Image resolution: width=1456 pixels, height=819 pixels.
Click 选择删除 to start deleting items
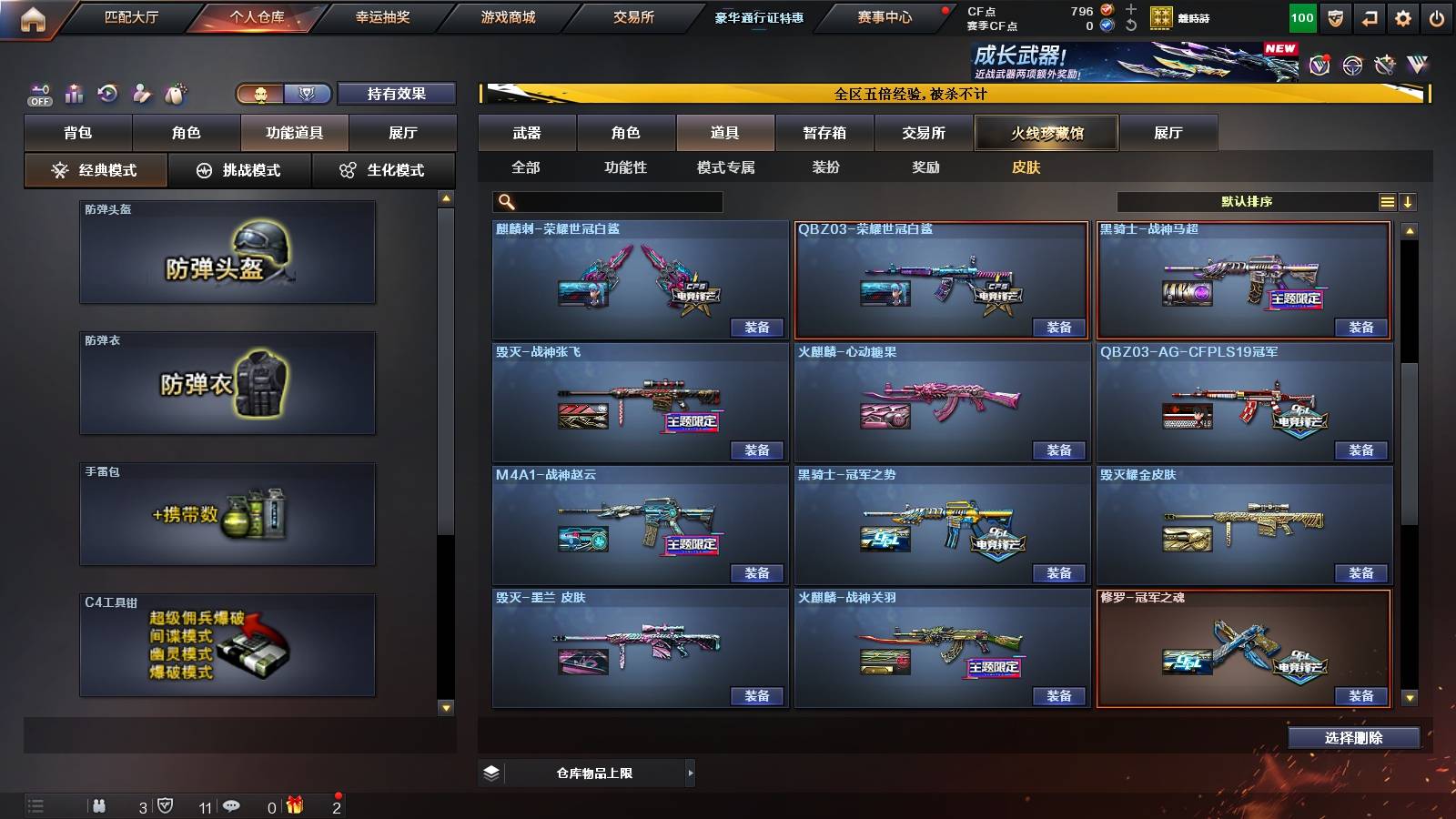[x=1353, y=737]
